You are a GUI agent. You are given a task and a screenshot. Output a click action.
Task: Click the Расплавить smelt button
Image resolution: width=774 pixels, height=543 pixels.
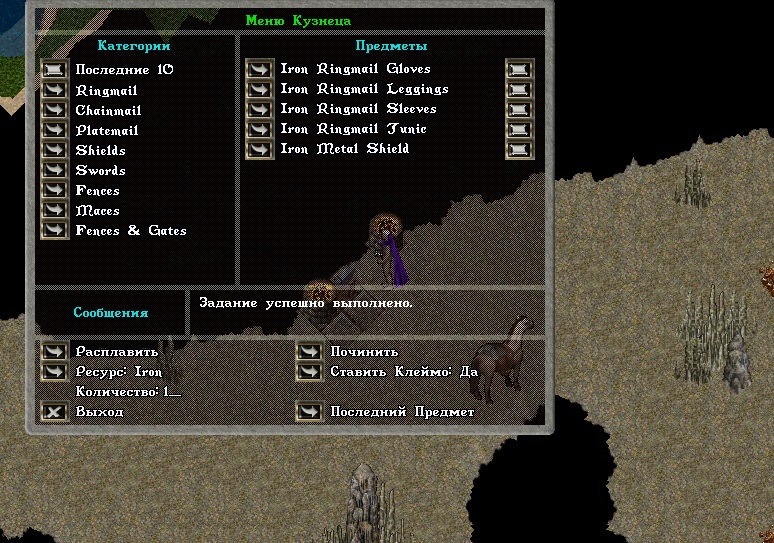pyautogui.click(x=54, y=351)
